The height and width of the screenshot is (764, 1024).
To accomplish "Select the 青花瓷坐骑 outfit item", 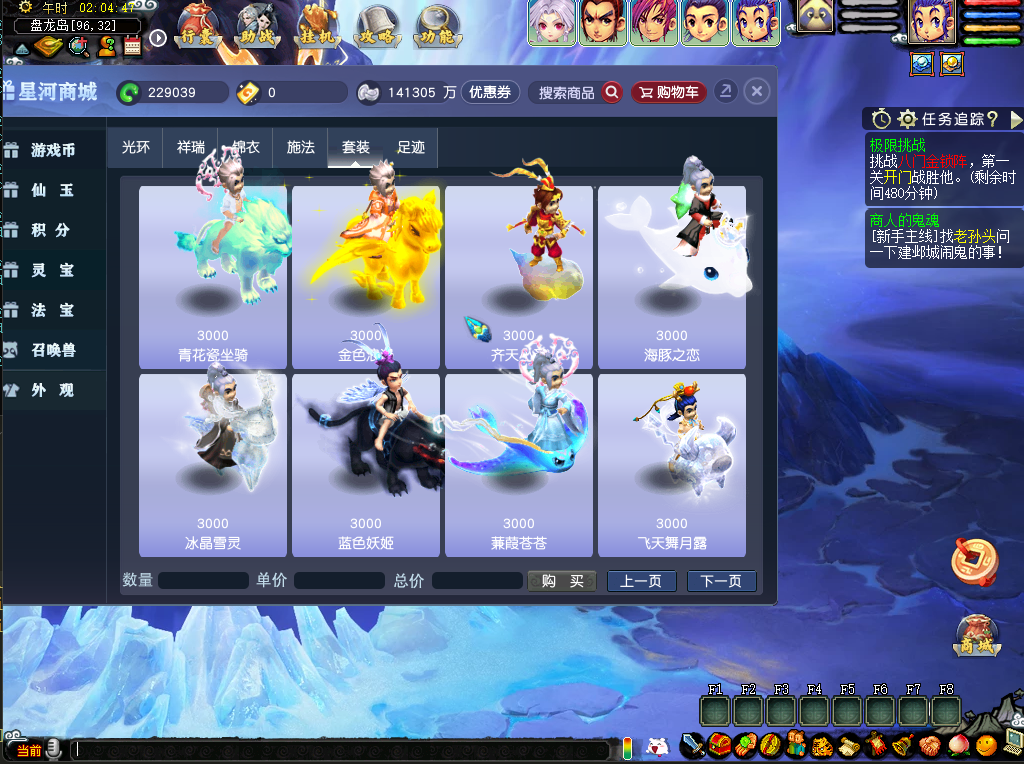I will [x=212, y=277].
